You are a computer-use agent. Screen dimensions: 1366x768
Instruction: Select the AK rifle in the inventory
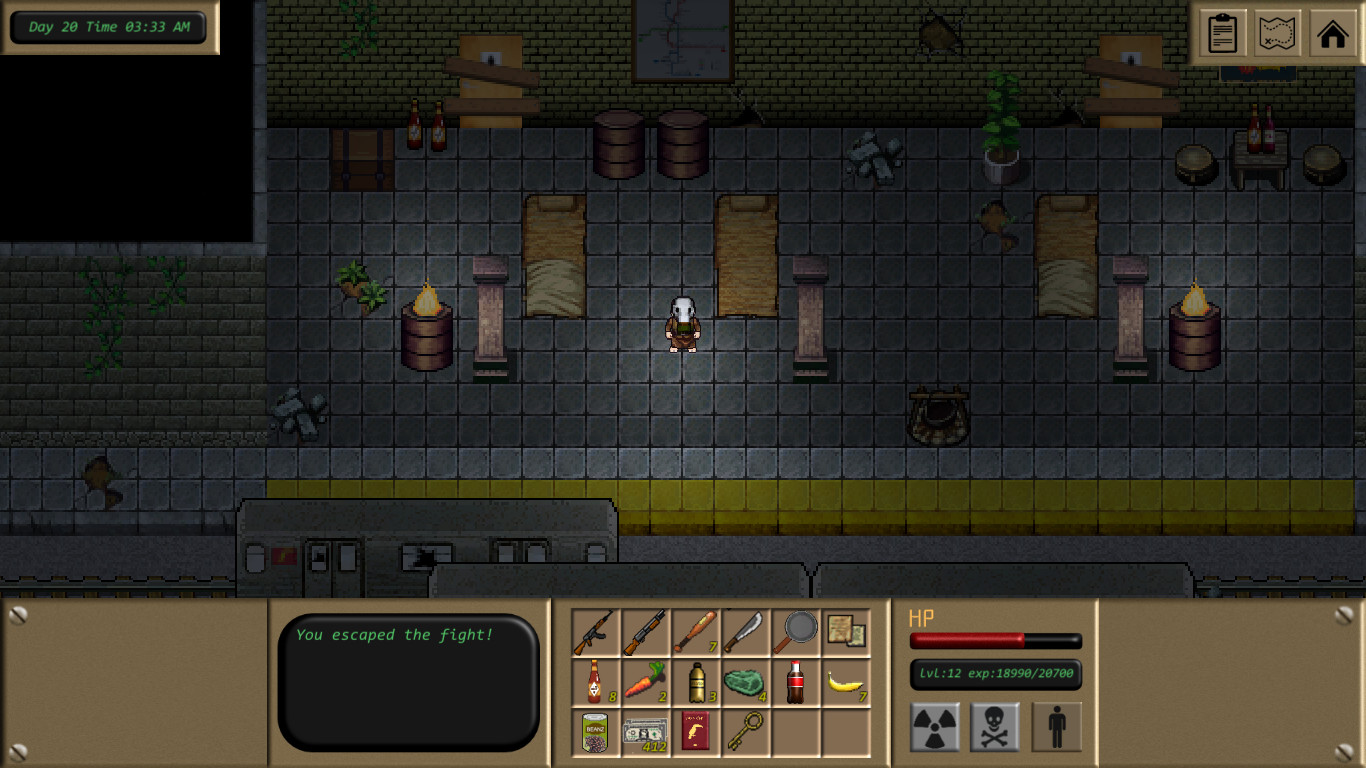tap(595, 633)
